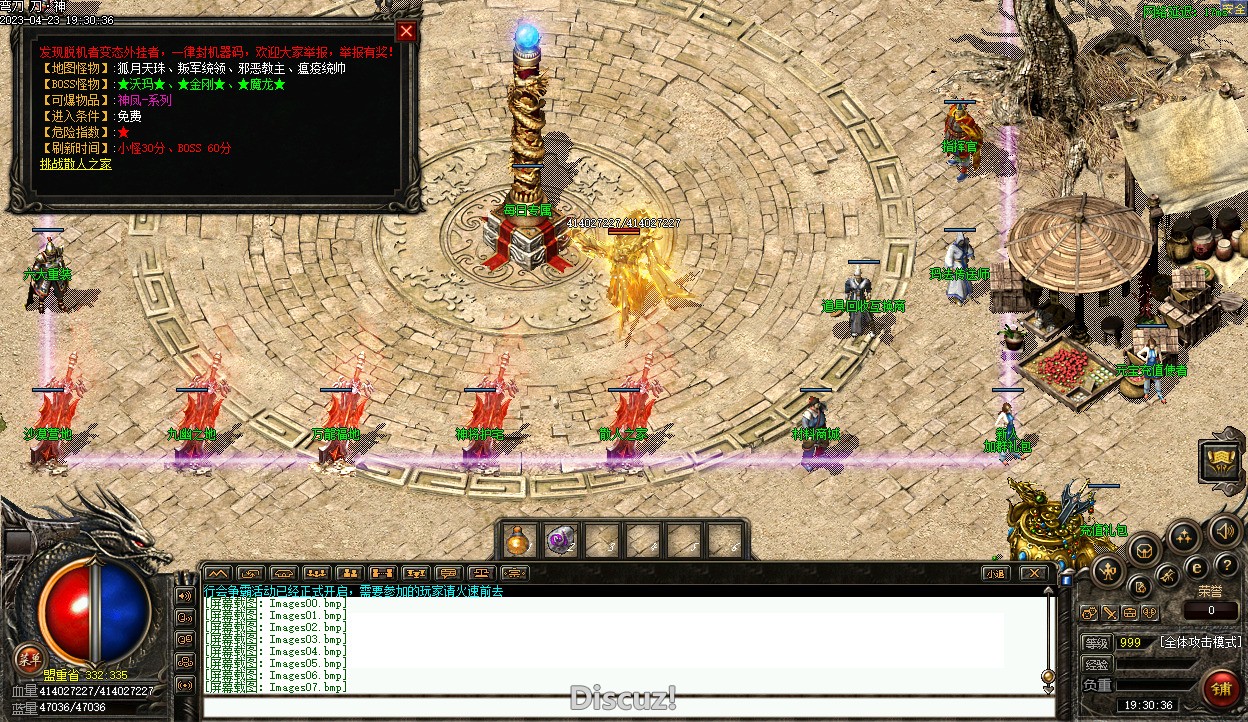Follow the 挑战散人之家 link
1248x722 pixels.
76,164
